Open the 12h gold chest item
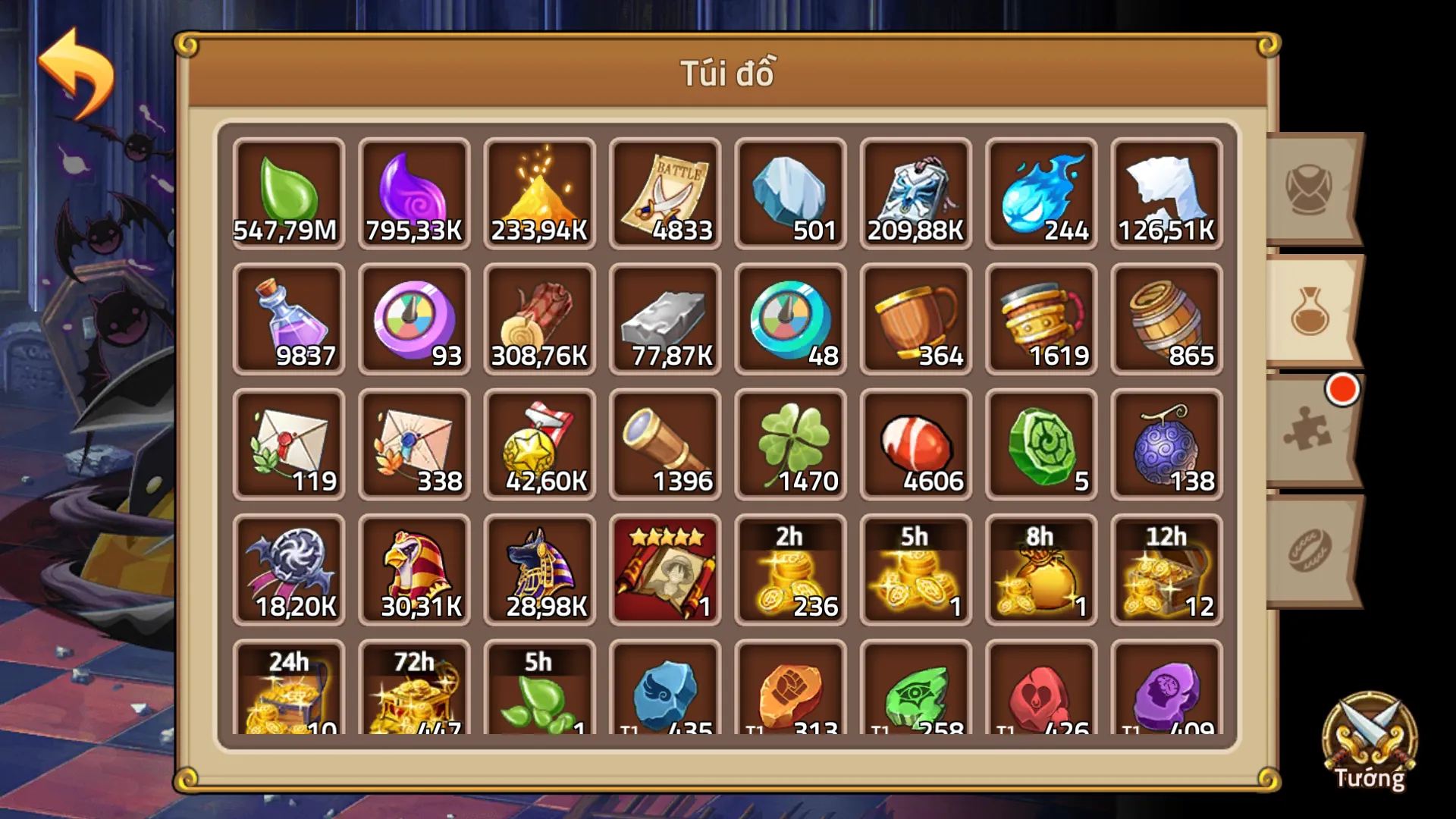1456x819 pixels. tap(1166, 569)
